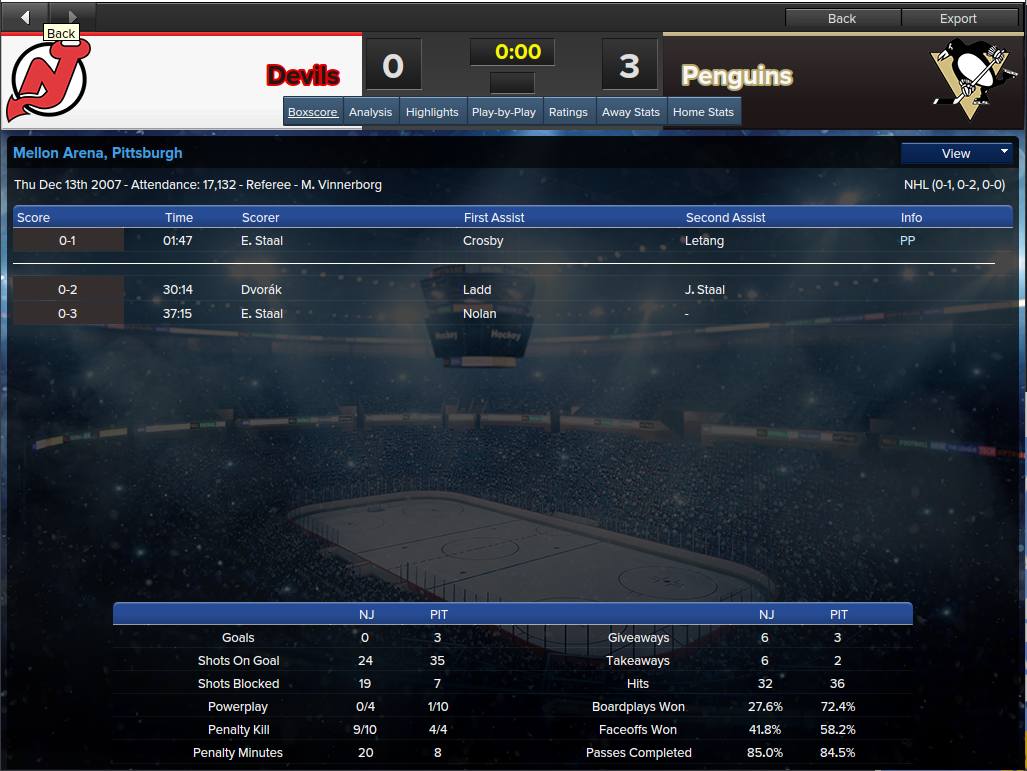The height and width of the screenshot is (771, 1027).
Task: View the Away Stats tab
Action: click(x=631, y=112)
